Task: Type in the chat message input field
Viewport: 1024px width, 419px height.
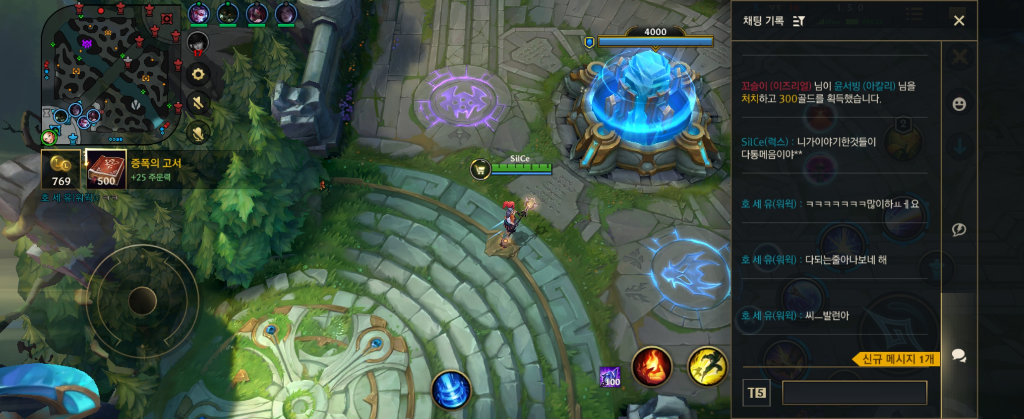Action: coord(854,393)
